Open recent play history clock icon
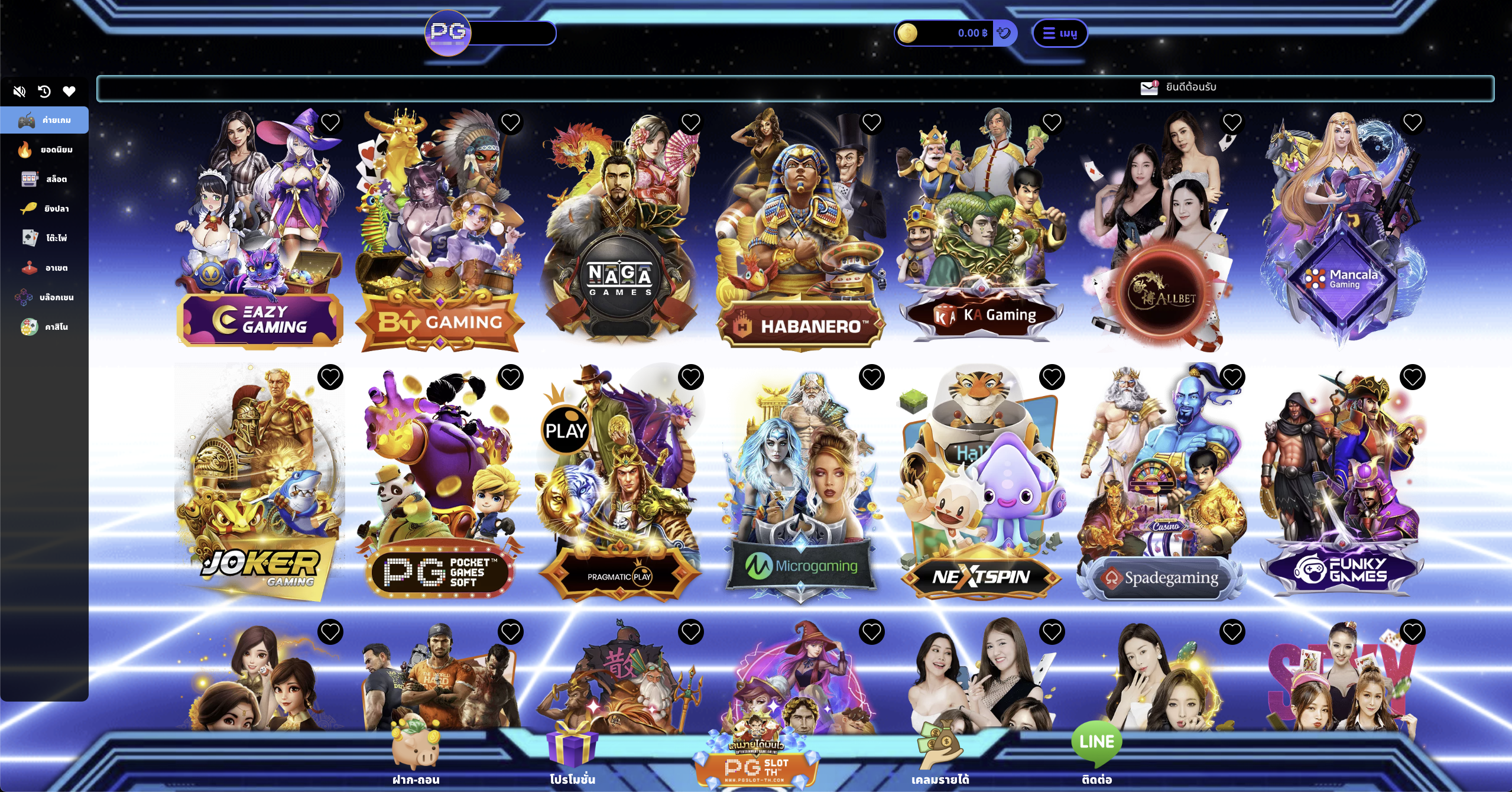 click(x=44, y=91)
